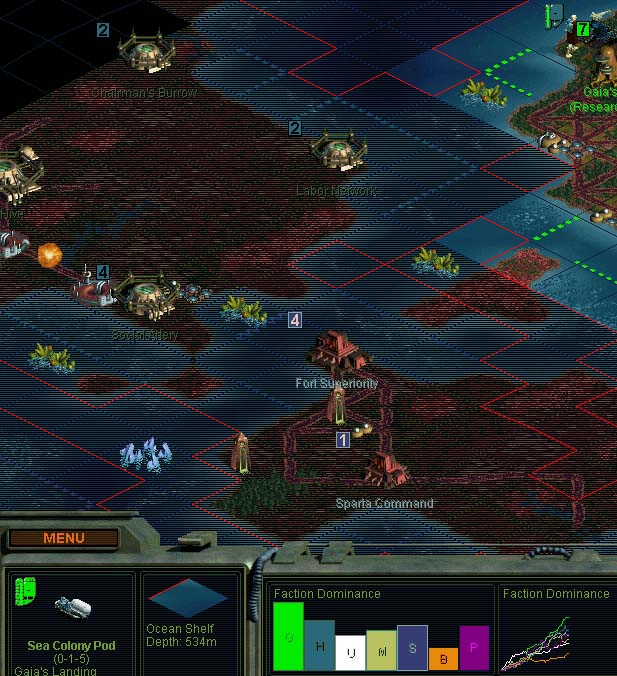The height and width of the screenshot is (676, 617).
Task: Open the Labor Network base
Action: [x=337, y=153]
